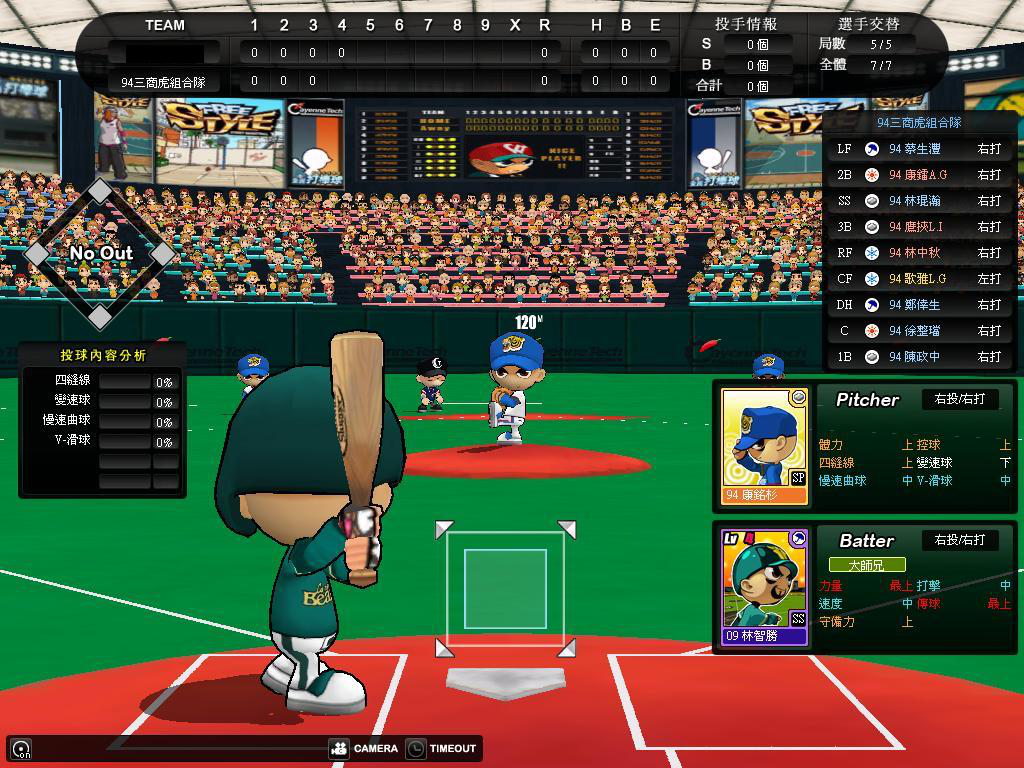Choose LF 蔡生灃 in the lineup list
This screenshot has height=768, width=1024.
click(x=919, y=148)
